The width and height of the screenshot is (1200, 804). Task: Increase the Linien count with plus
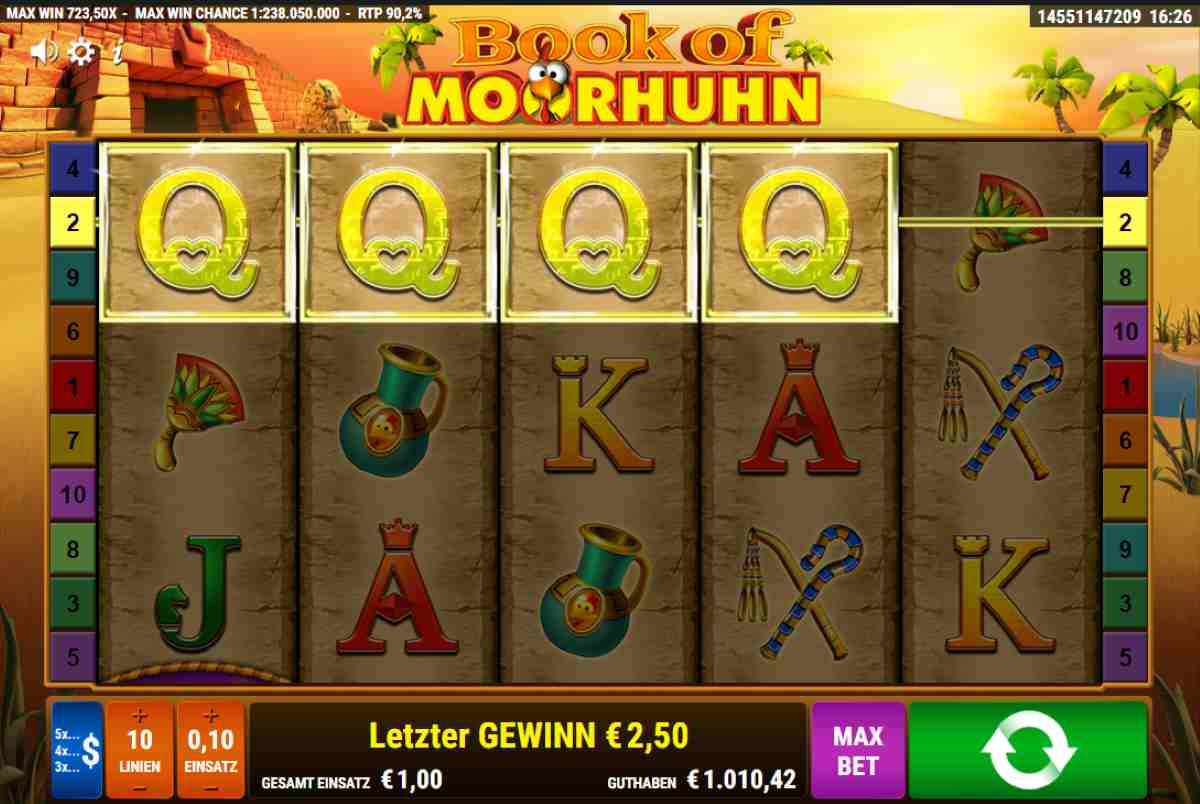(x=139, y=715)
